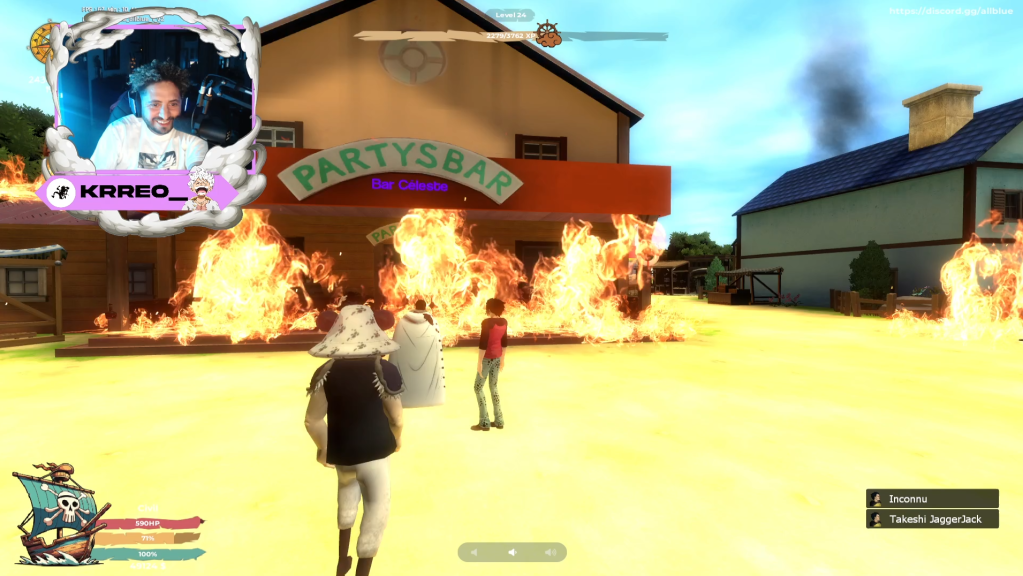The image size is (1023, 576).
Task: Click the golden compass icon
Action: coord(42,41)
